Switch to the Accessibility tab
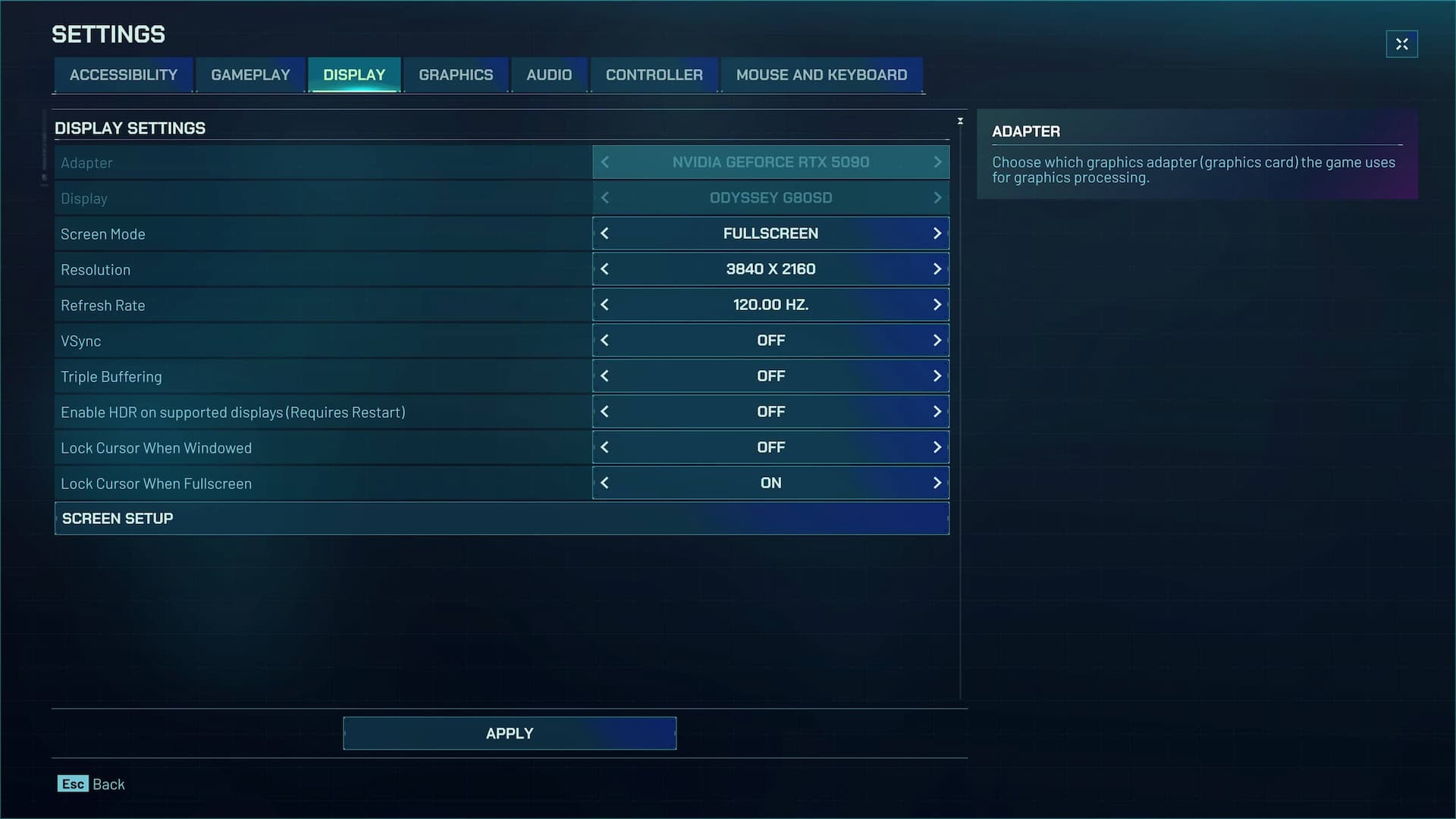The image size is (1456, 819). pos(123,75)
